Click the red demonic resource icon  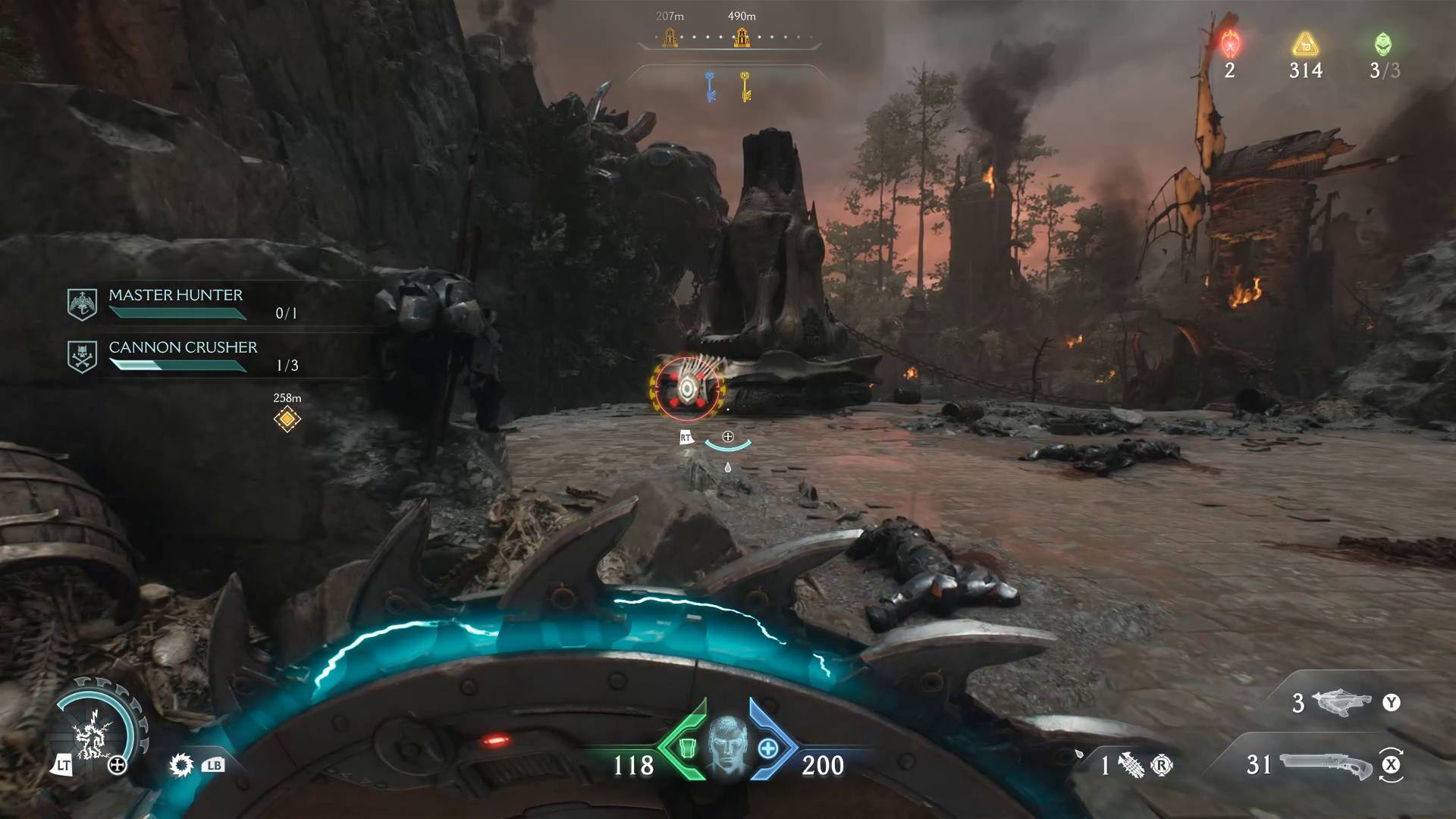[1229, 44]
